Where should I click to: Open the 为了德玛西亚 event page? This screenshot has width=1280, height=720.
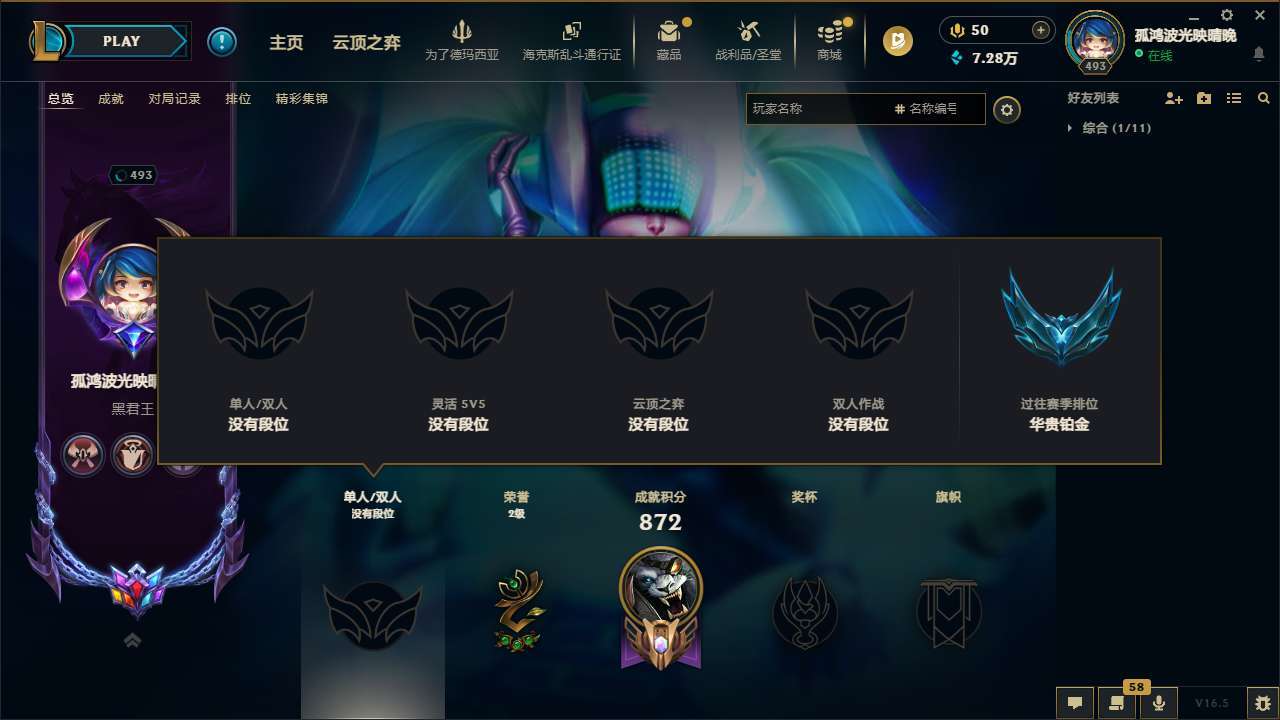[x=459, y=41]
